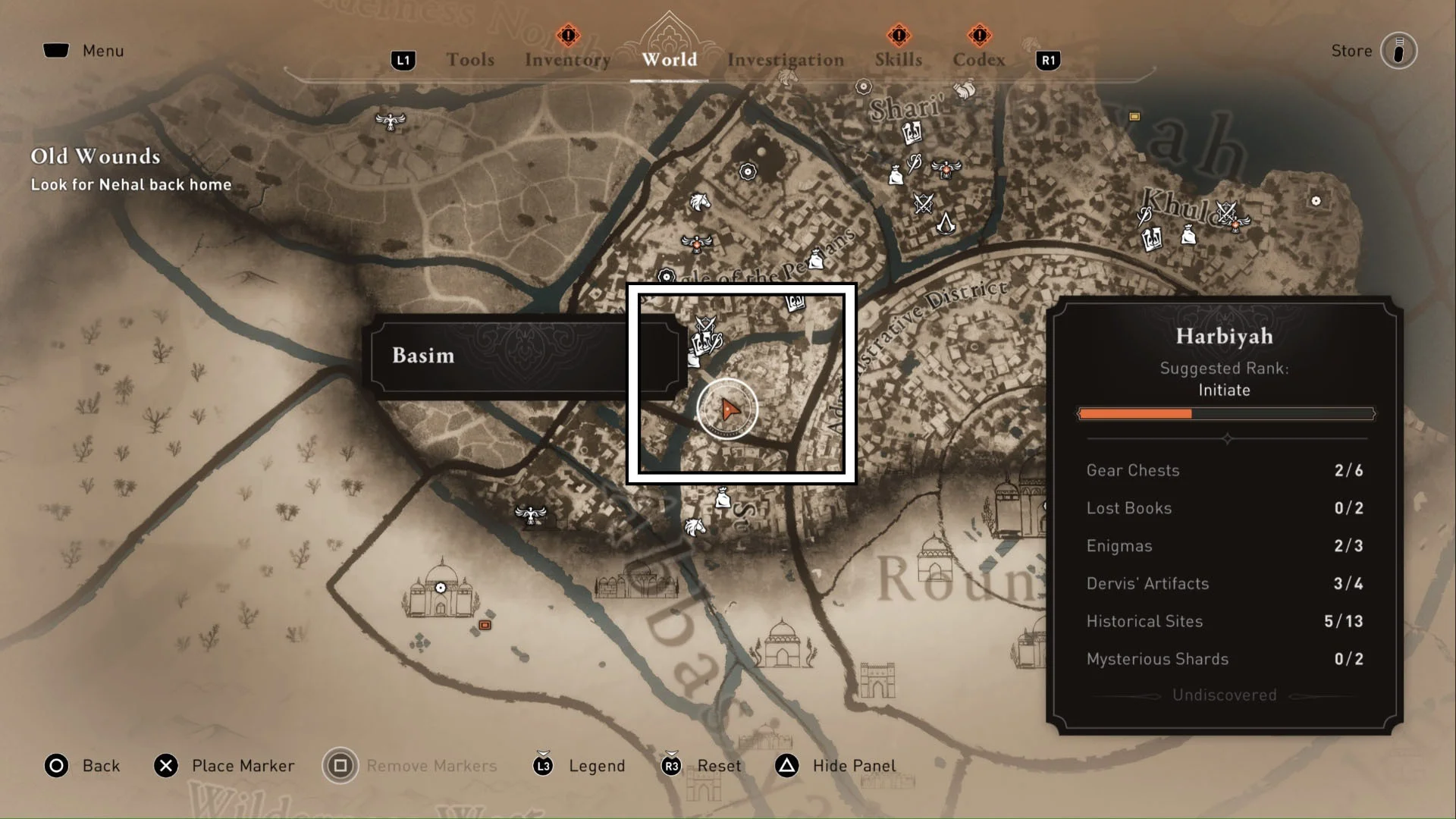Viewport: 1456px width, 819px height.
Task: Select the World tab
Action: [669, 59]
